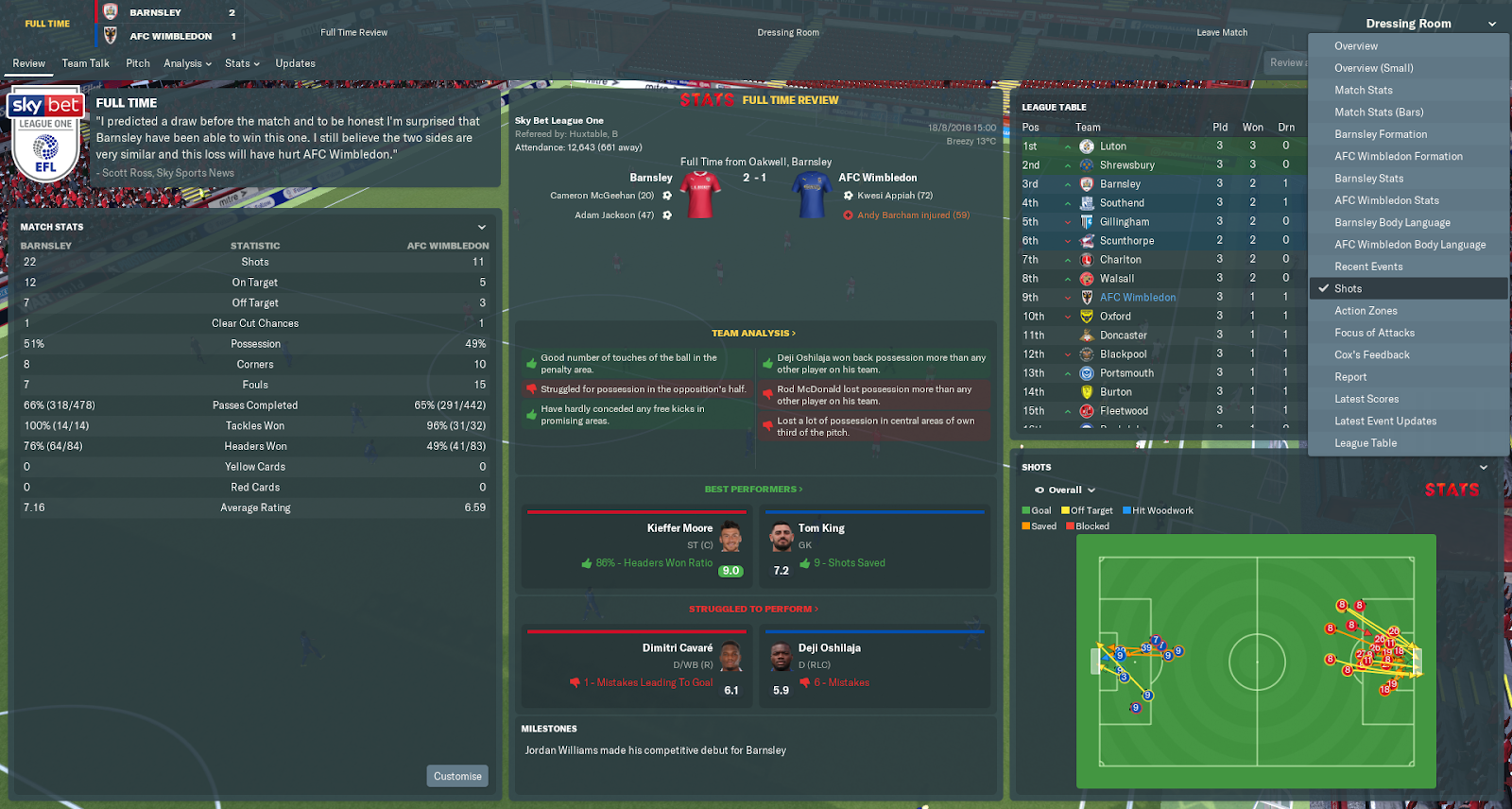Open Kieffer Moore's player portrait
The height and width of the screenshot is (809, 1512).
point(728,537)
